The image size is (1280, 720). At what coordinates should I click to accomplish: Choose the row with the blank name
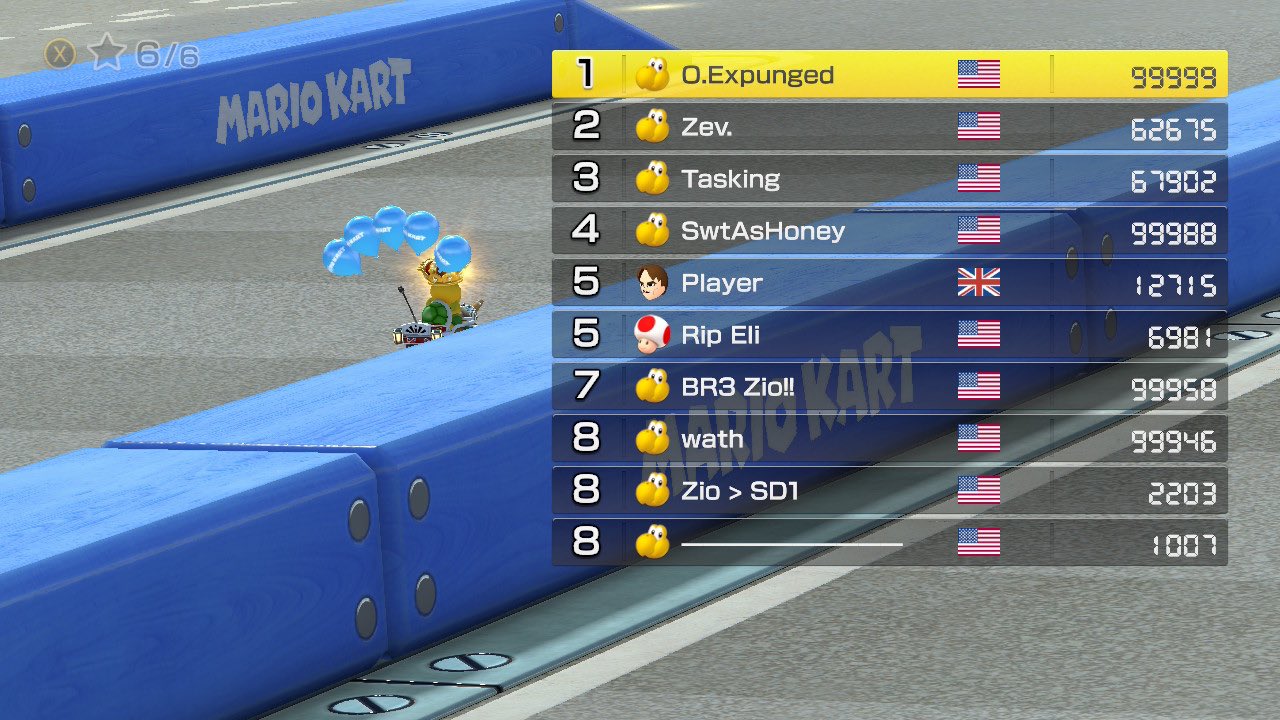coord(889,543)
